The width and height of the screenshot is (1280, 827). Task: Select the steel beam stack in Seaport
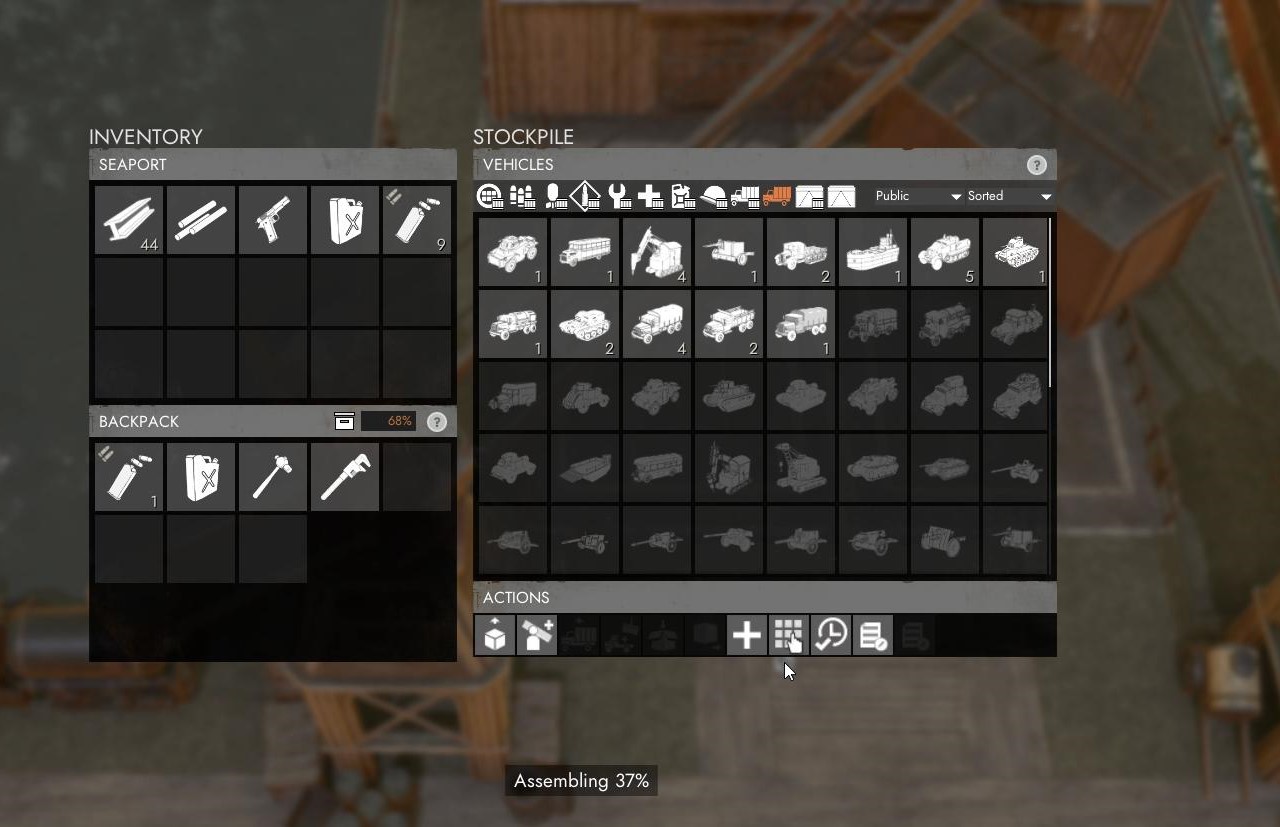(129, 220)
